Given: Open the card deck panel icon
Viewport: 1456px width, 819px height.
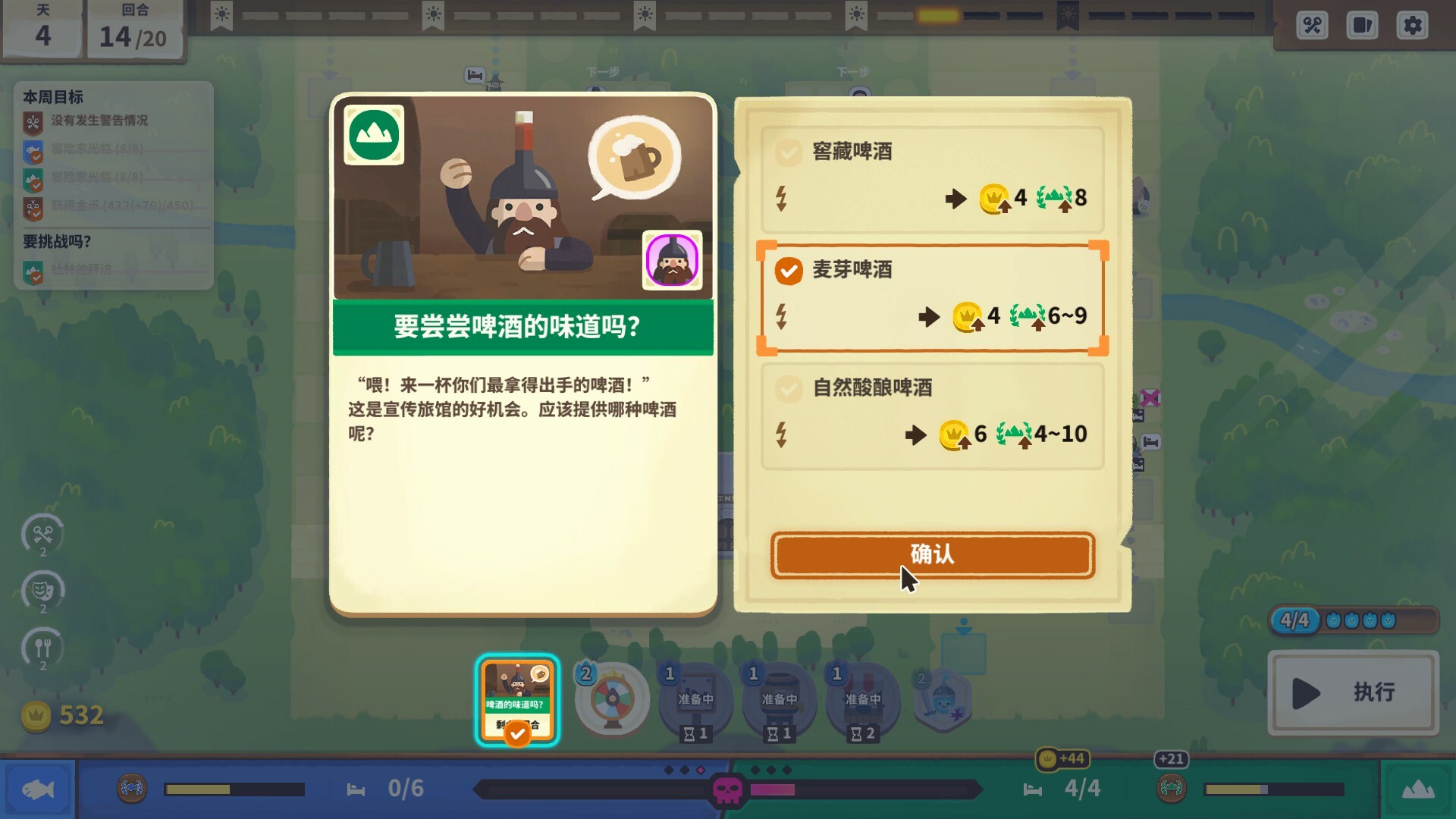Looking at the screenshot, I should (1362, 25).
